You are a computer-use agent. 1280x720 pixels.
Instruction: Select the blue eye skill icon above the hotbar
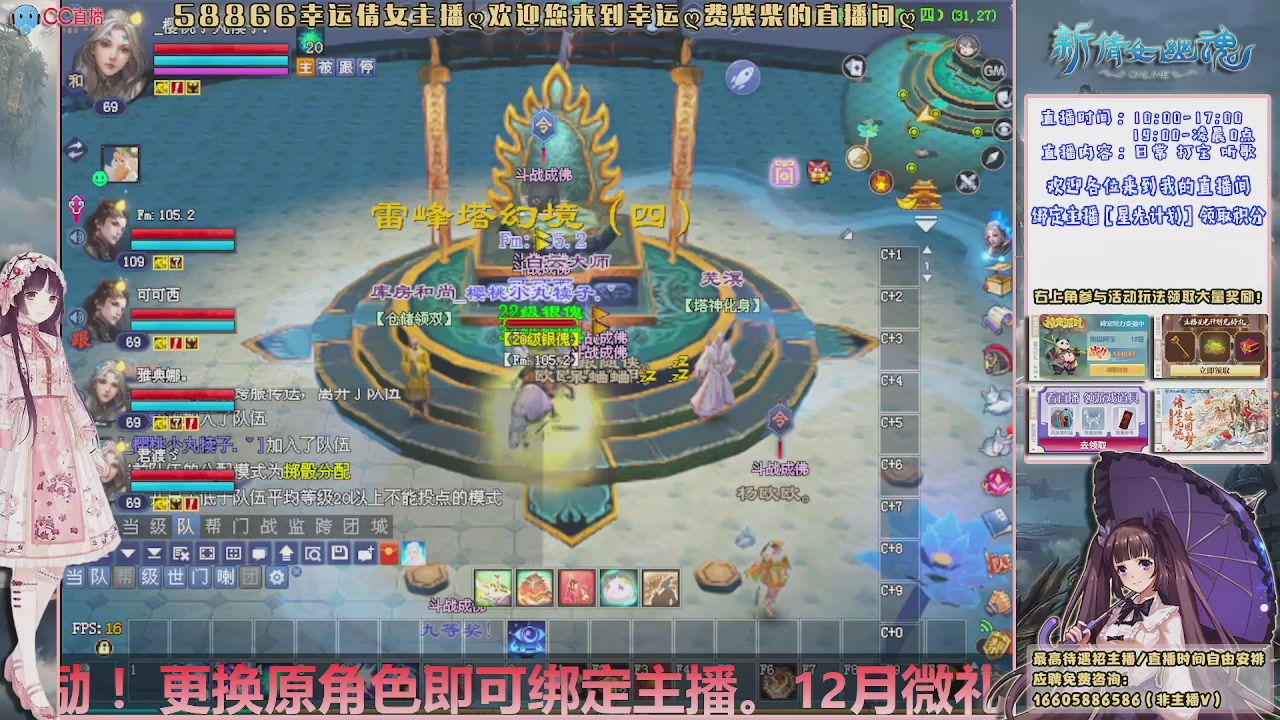525,636
